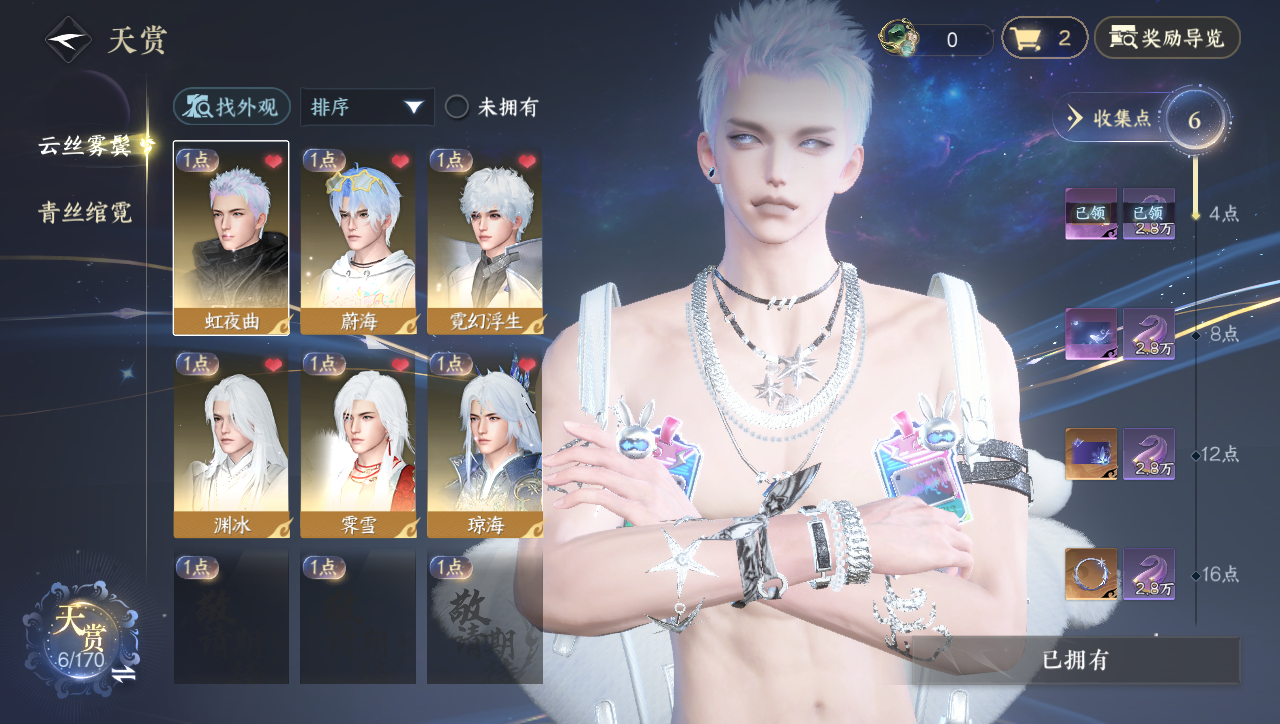Screen dimensions: 1280x724
Task: Open the 奖励导览 reward guide
Action: click(1167, 38)
